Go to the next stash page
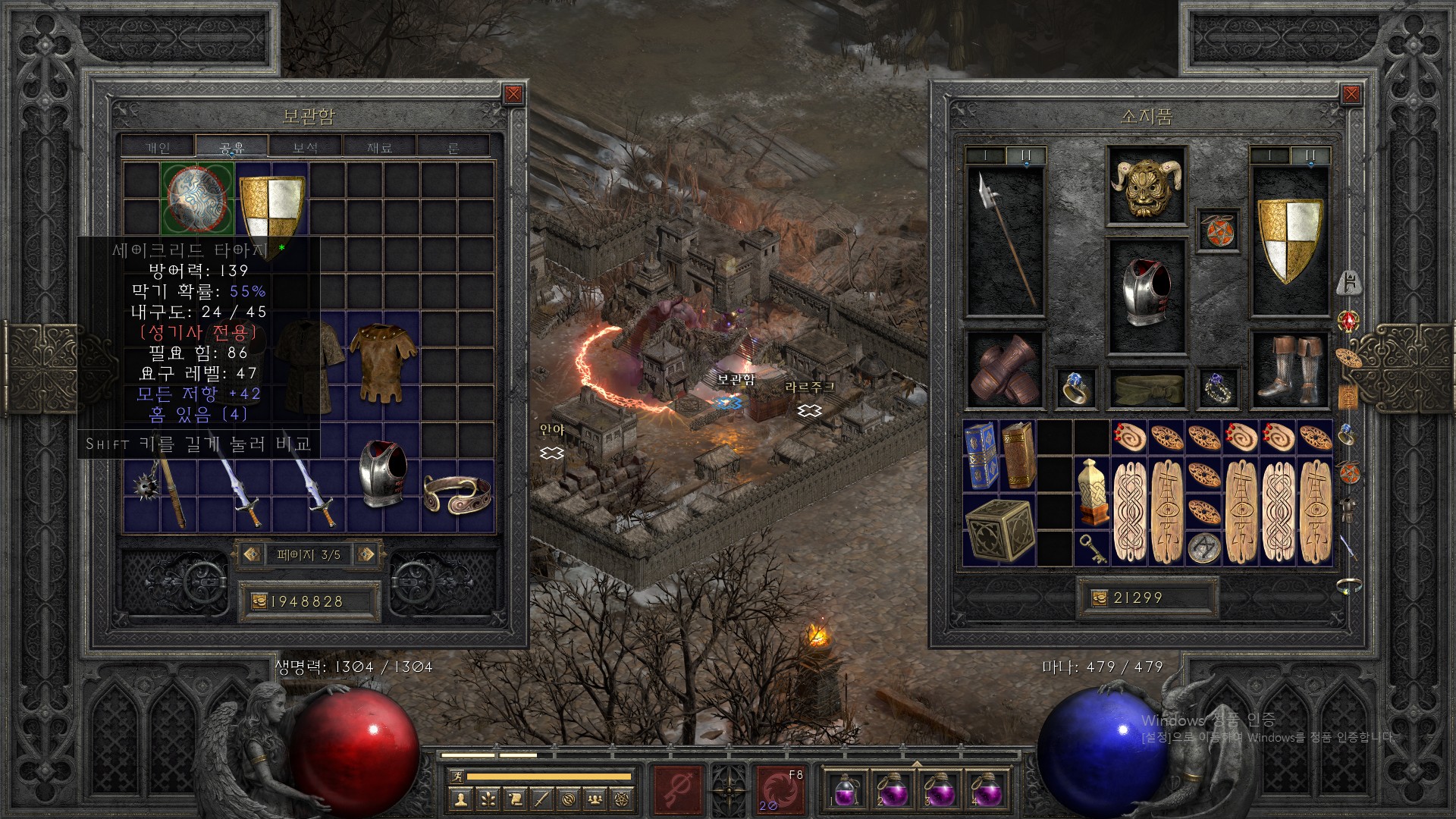Screen dimensions: 1456x819 pos(366,554)
